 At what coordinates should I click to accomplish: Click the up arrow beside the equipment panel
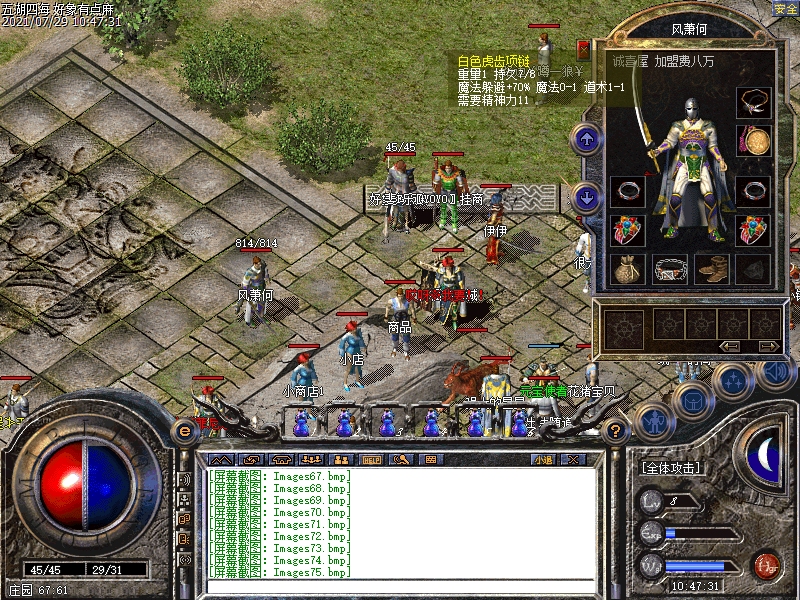587,139
